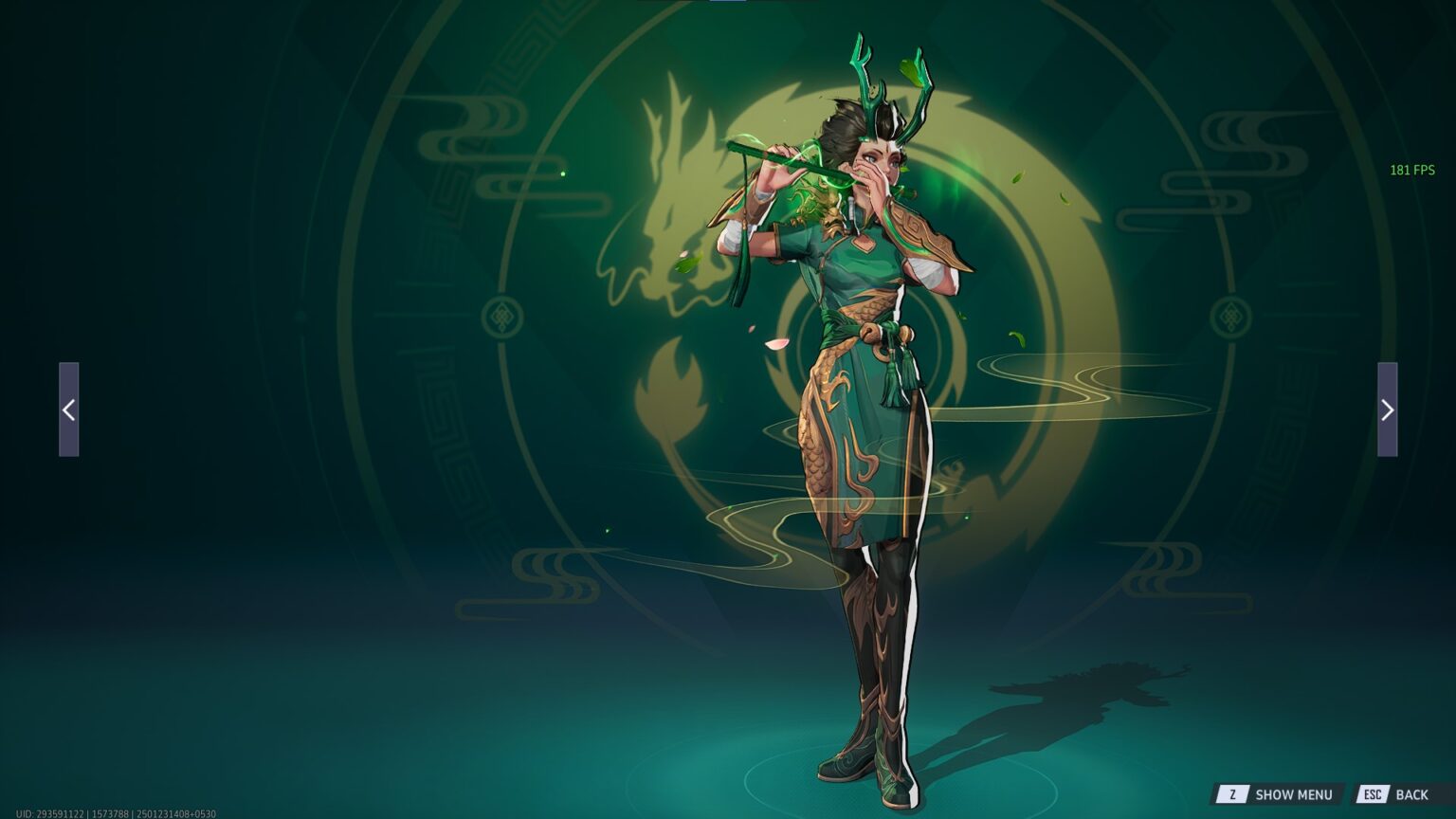
Task: Advance to the next skin with the right arrow panel
Action: 1387,409
